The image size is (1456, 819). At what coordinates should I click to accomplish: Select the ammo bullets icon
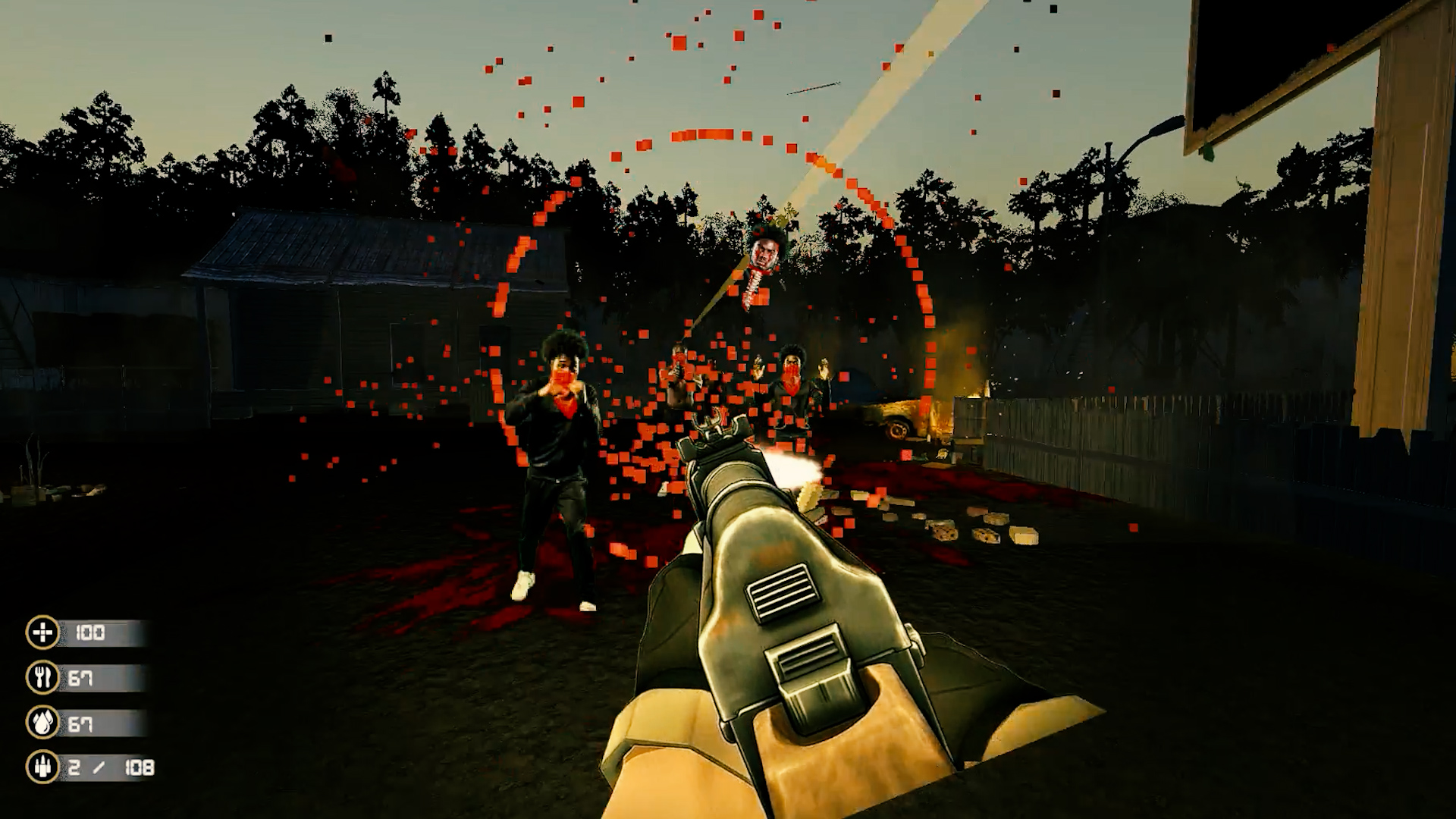tap(43, 767)
